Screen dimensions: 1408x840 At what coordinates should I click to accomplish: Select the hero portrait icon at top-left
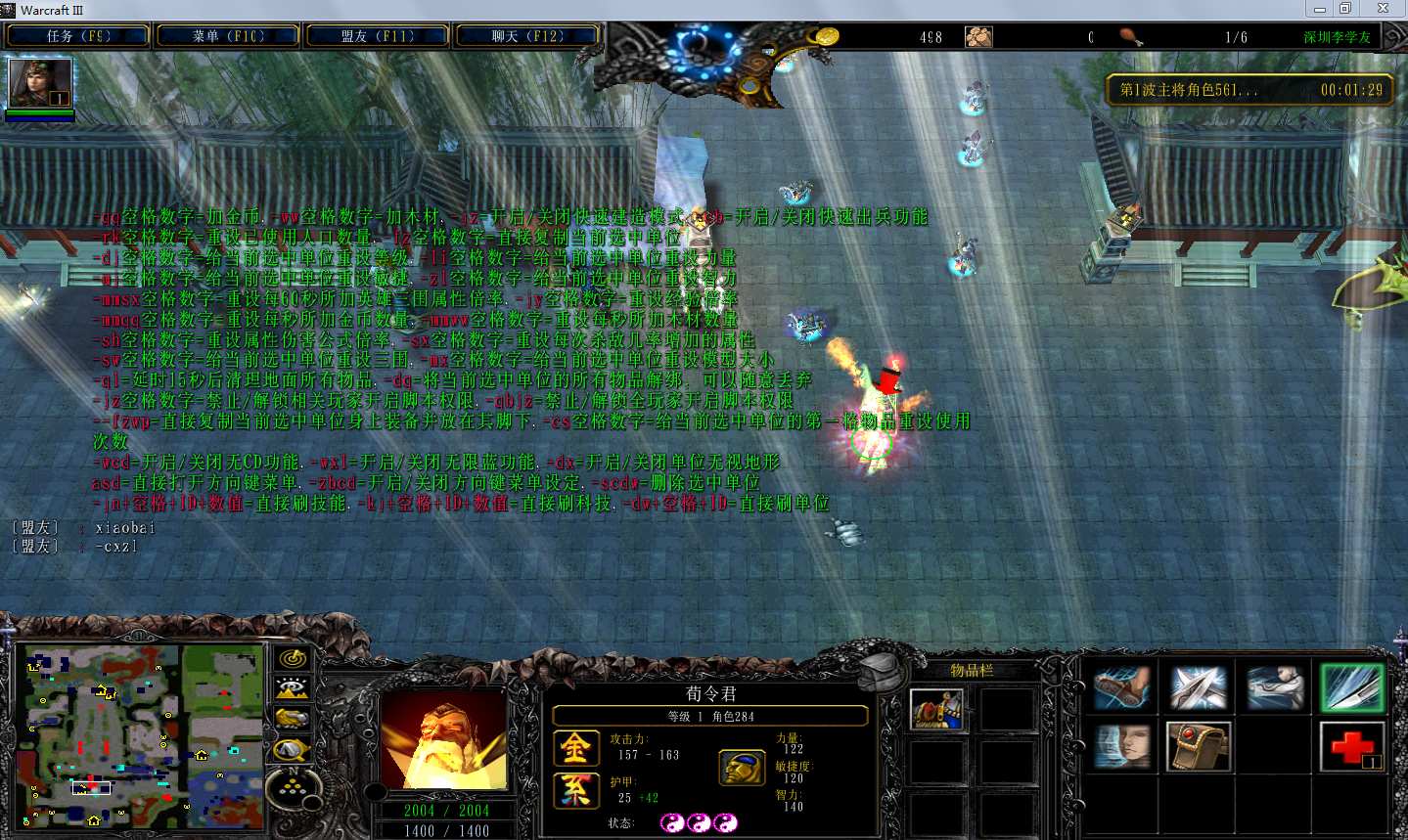40,83
